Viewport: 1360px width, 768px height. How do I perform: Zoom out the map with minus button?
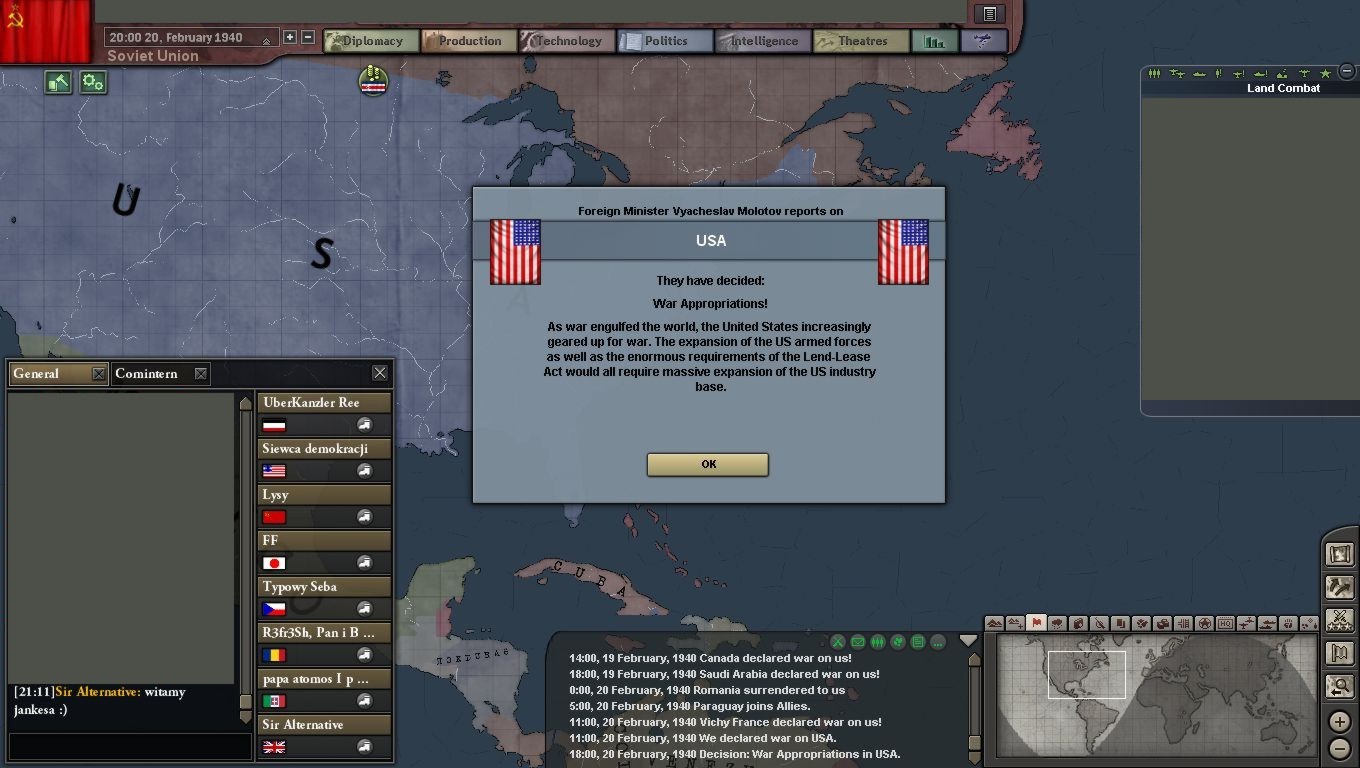pos(1340,748)
